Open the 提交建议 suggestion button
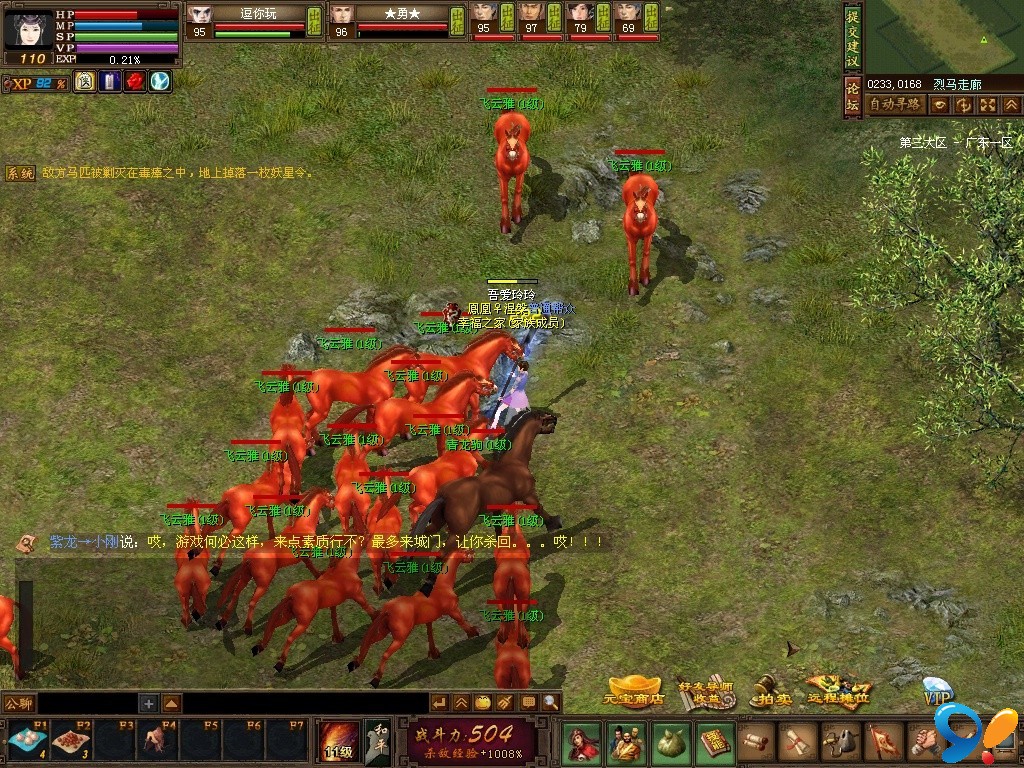Viewport: 1024px width, 768px height. (x=852, y=38)
